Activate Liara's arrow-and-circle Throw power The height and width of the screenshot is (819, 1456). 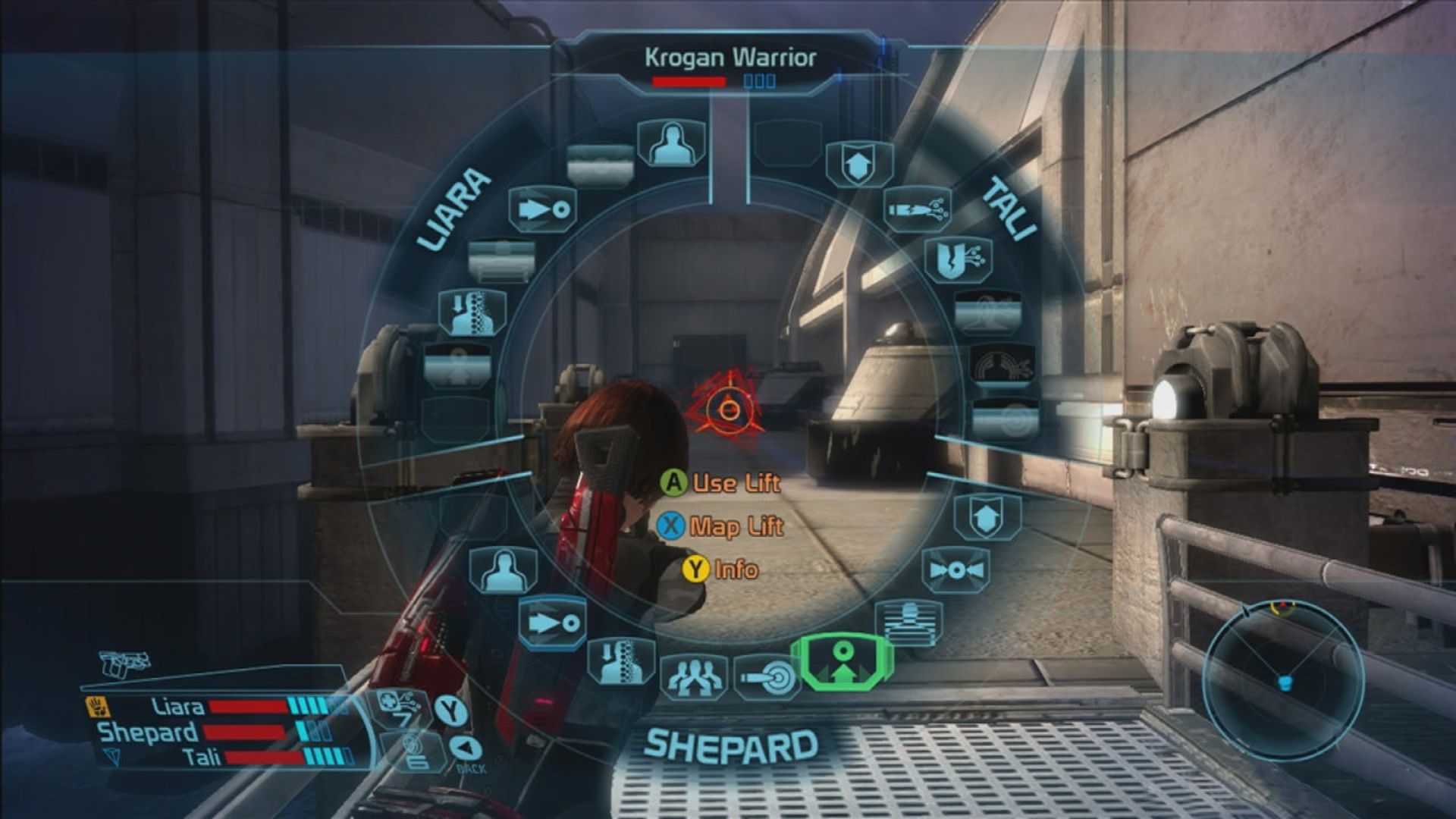(x=543, y=209)
